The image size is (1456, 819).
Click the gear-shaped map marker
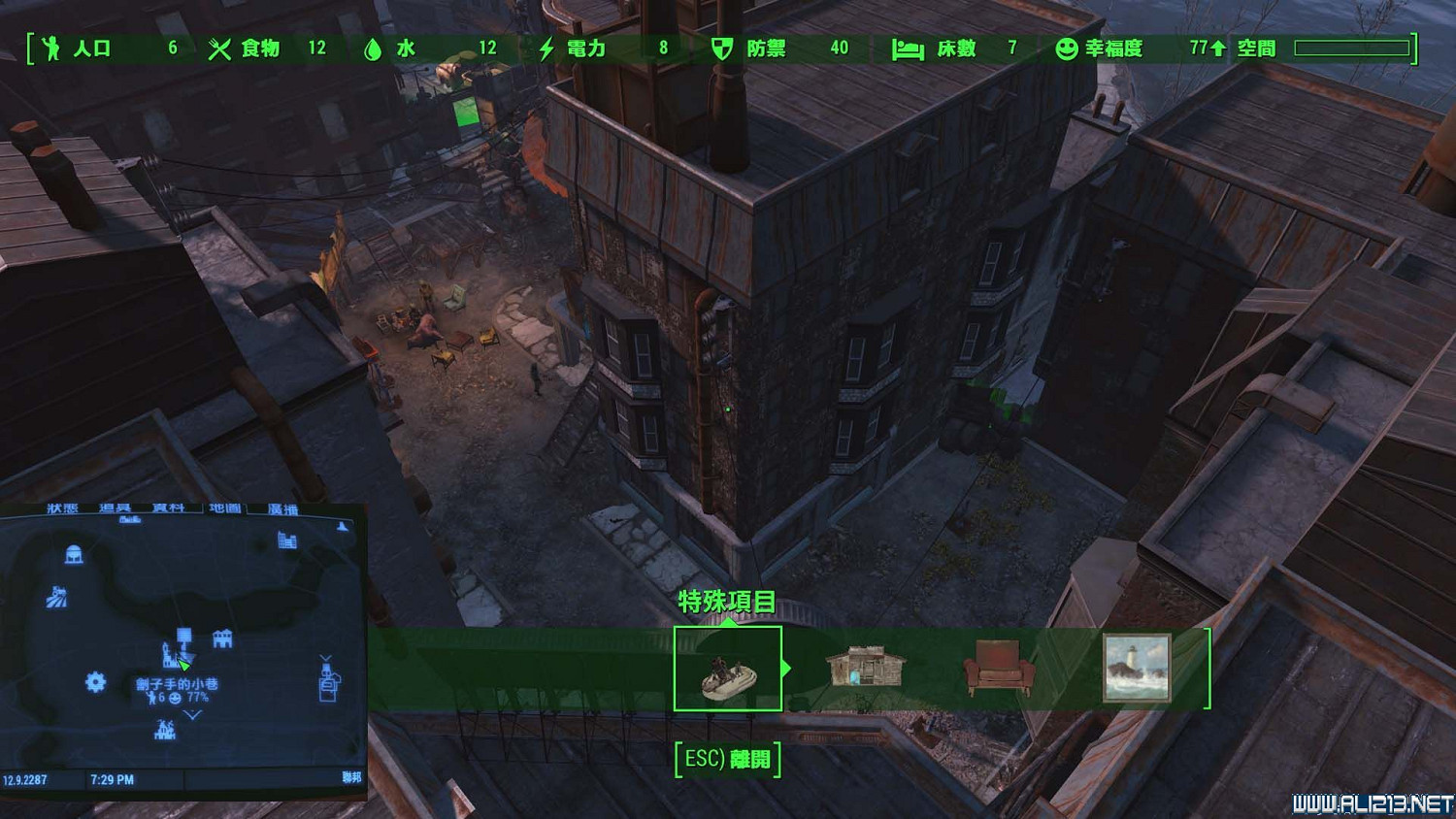(95, 682)
